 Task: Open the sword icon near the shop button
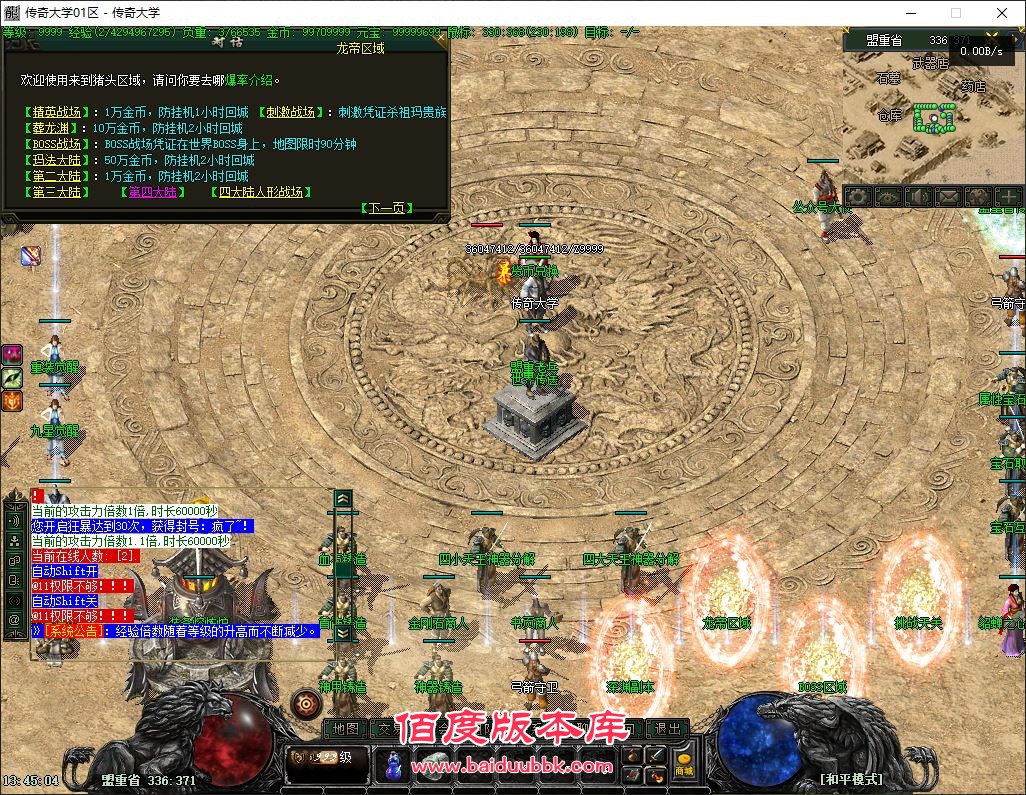[x=657, y=755]
